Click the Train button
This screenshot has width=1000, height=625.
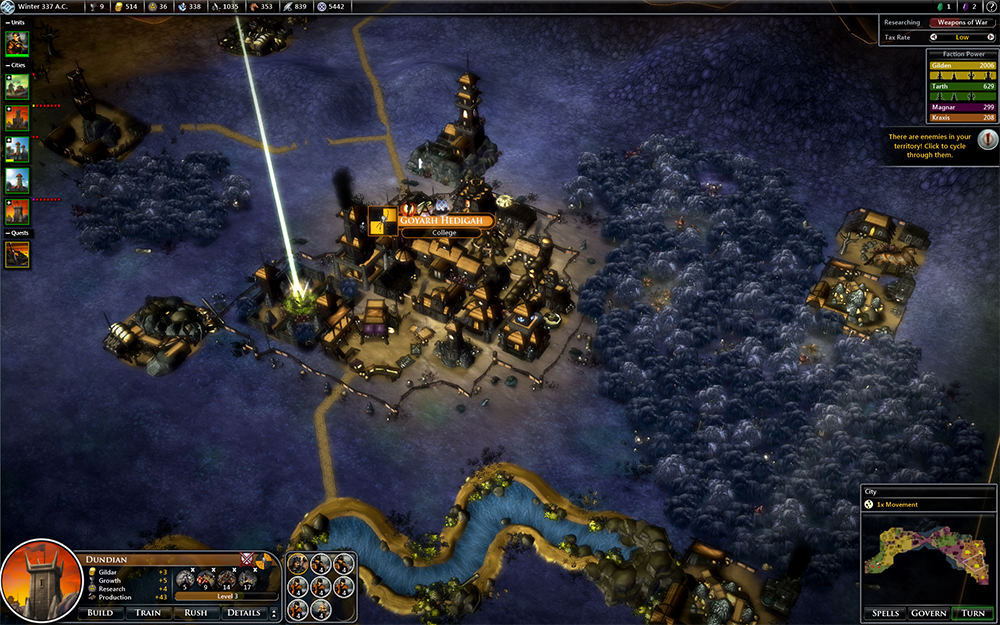coord(148,613)
